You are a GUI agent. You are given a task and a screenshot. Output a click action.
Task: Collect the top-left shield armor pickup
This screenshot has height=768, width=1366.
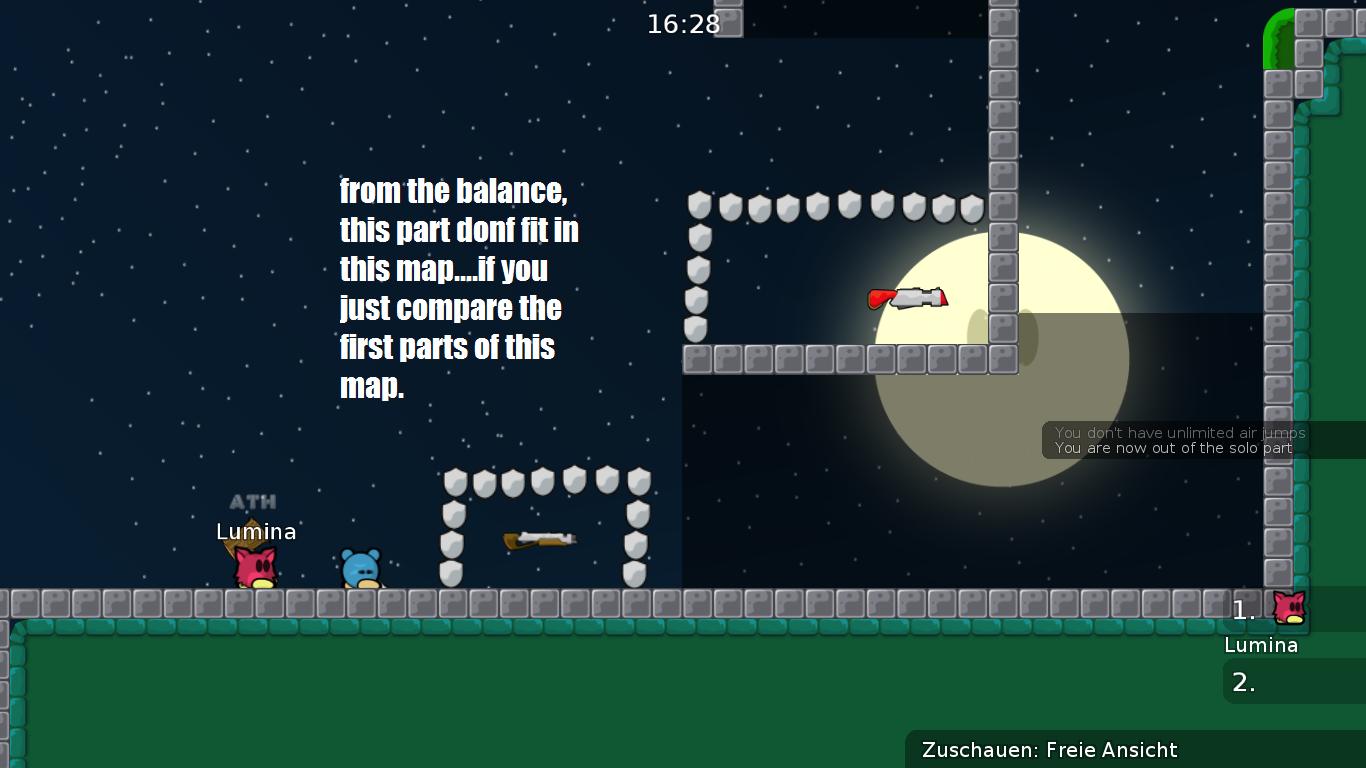[697, 205]
